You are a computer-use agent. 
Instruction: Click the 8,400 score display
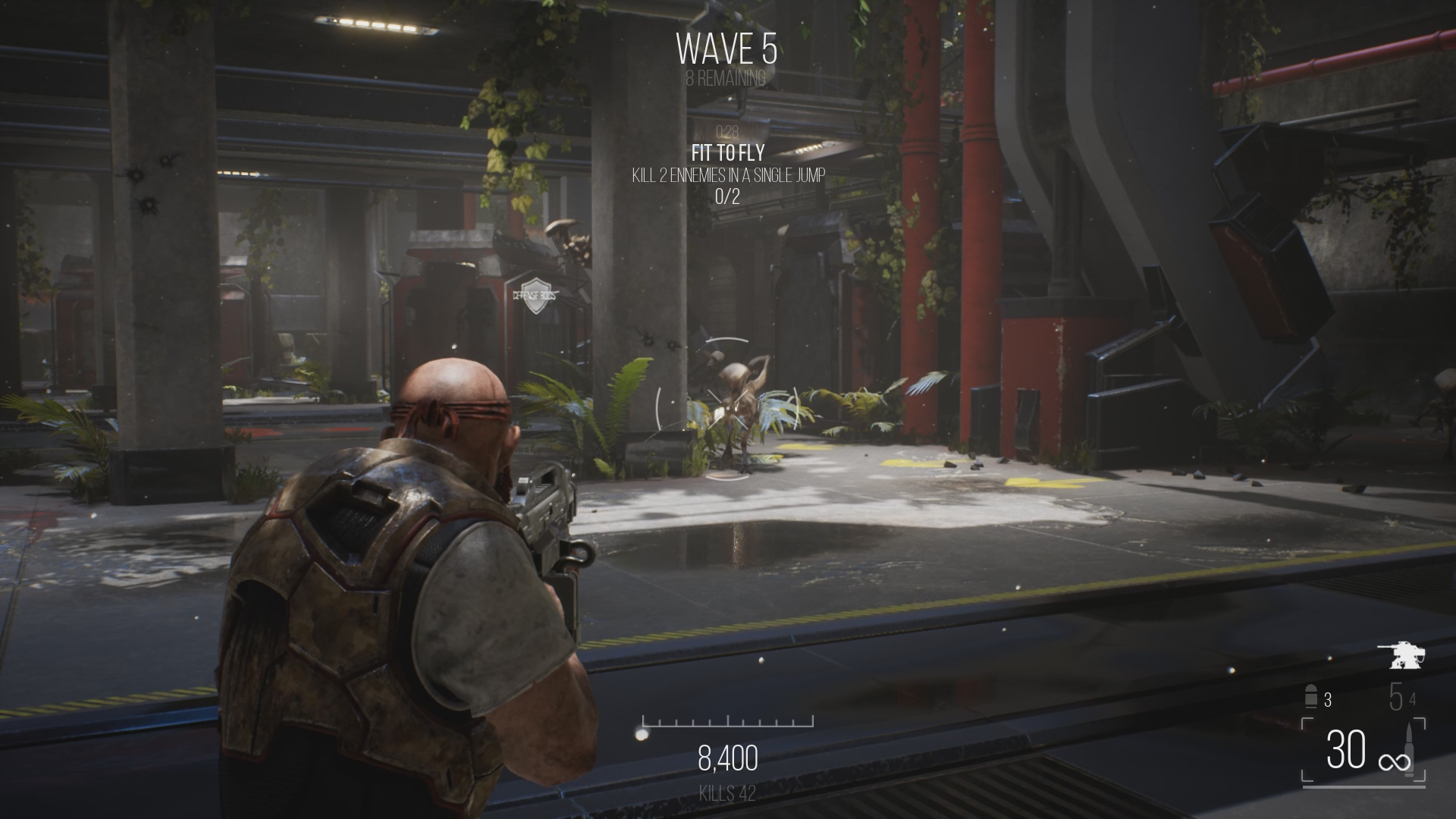pyautogui.click(x=726, y=758)
